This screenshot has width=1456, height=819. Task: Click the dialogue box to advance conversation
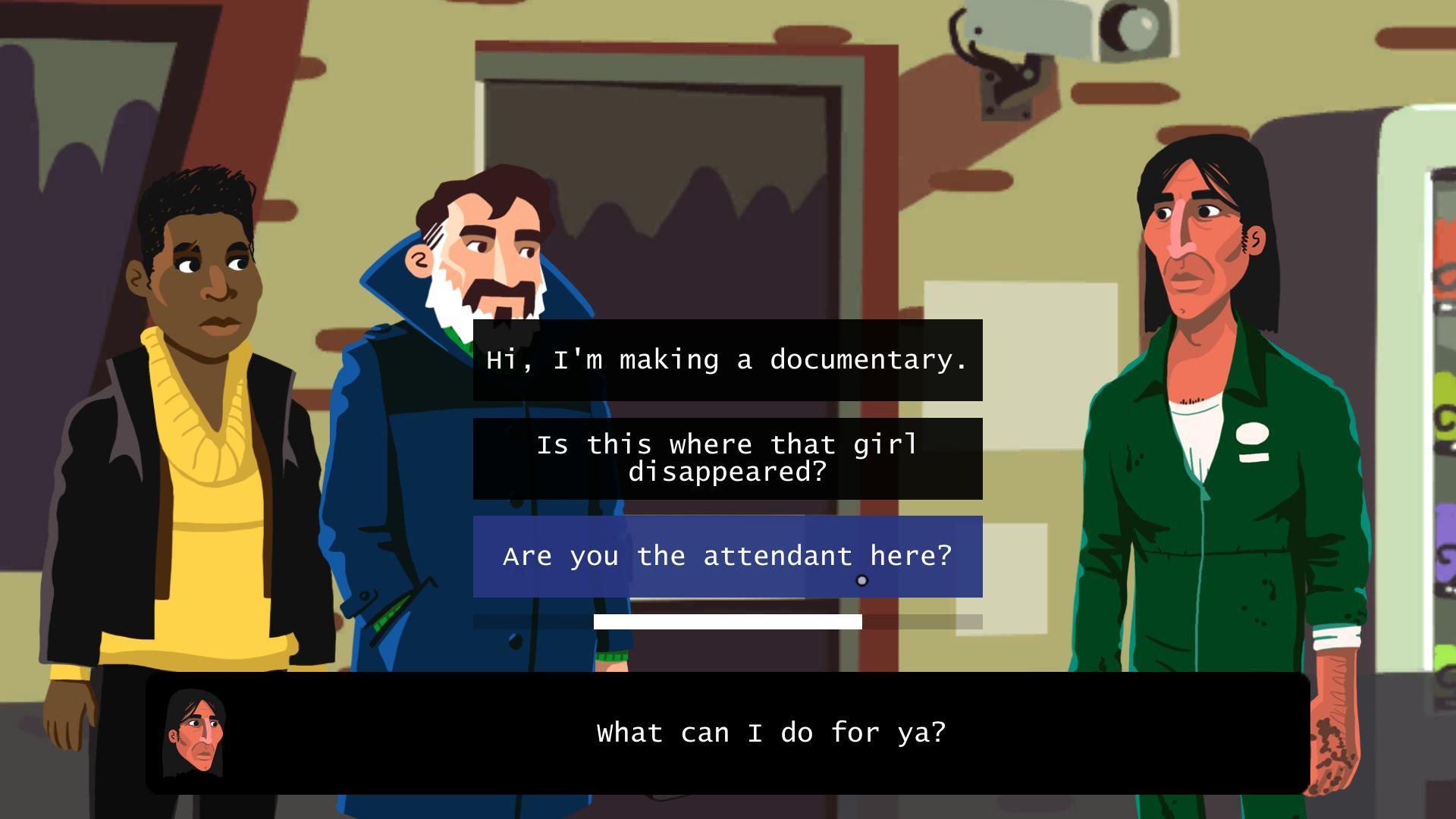point(728,733)
